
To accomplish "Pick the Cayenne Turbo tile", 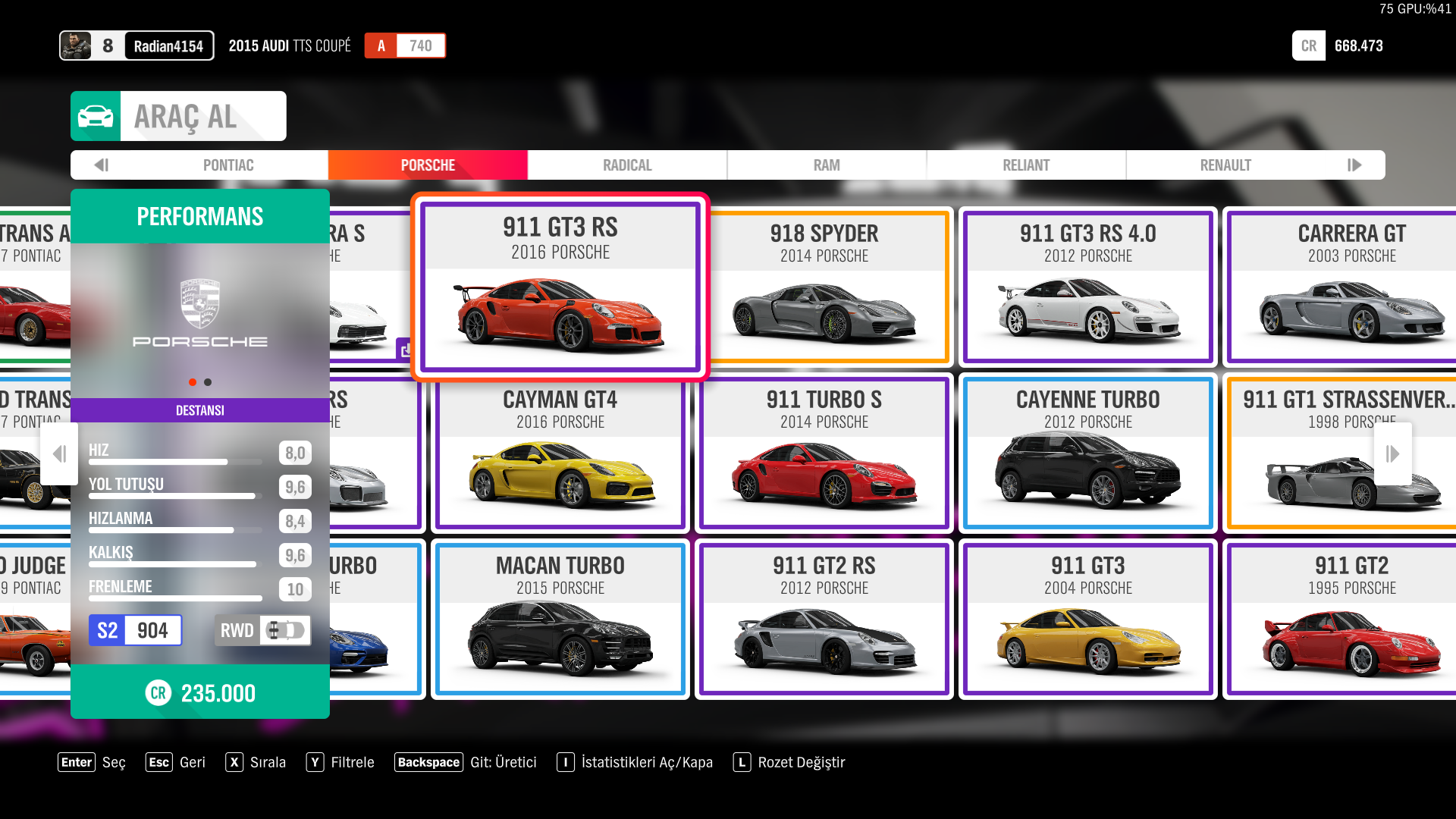I will 1088,453.
